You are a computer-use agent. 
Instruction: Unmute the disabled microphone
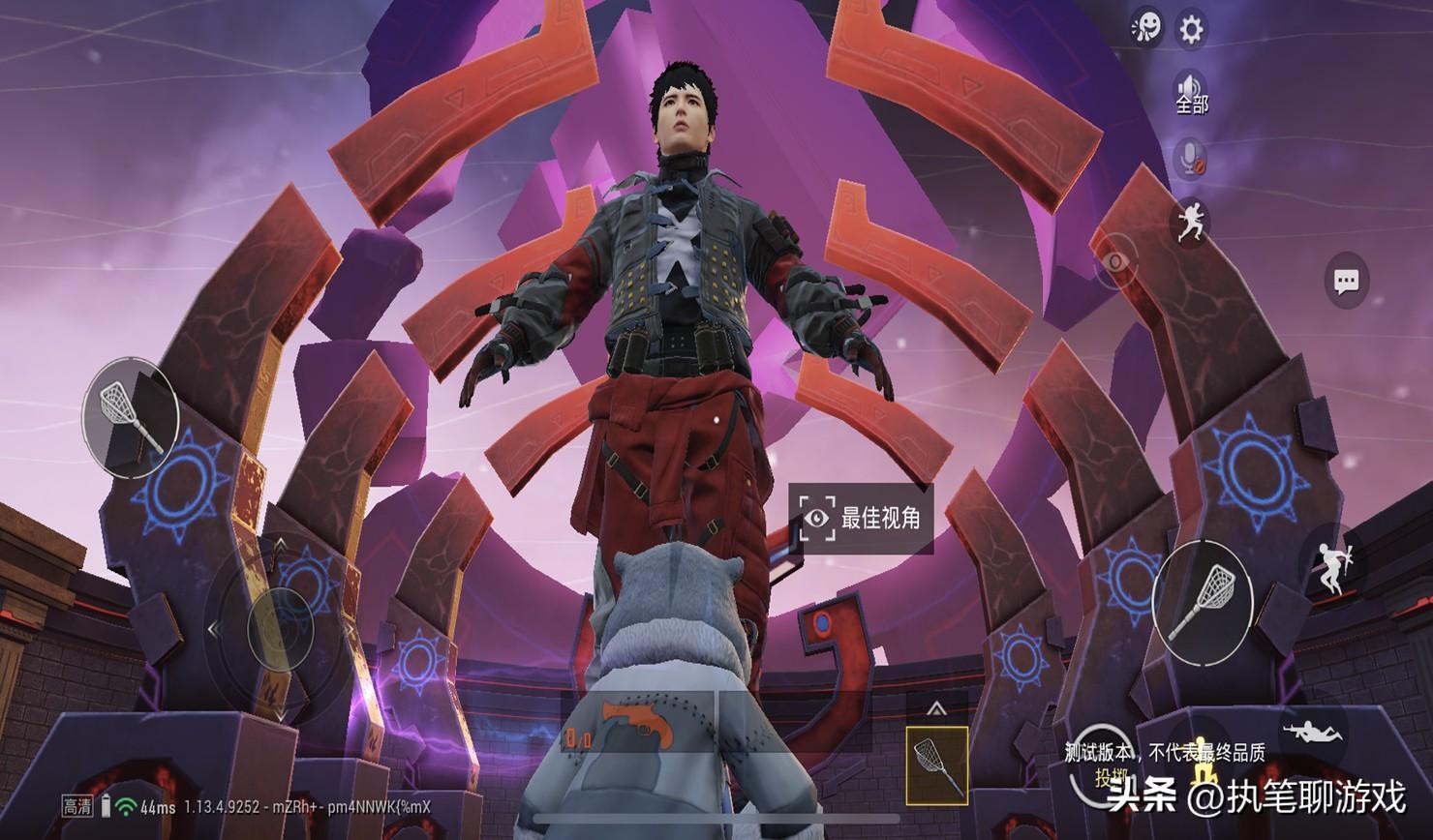(x=1190, y=159)
